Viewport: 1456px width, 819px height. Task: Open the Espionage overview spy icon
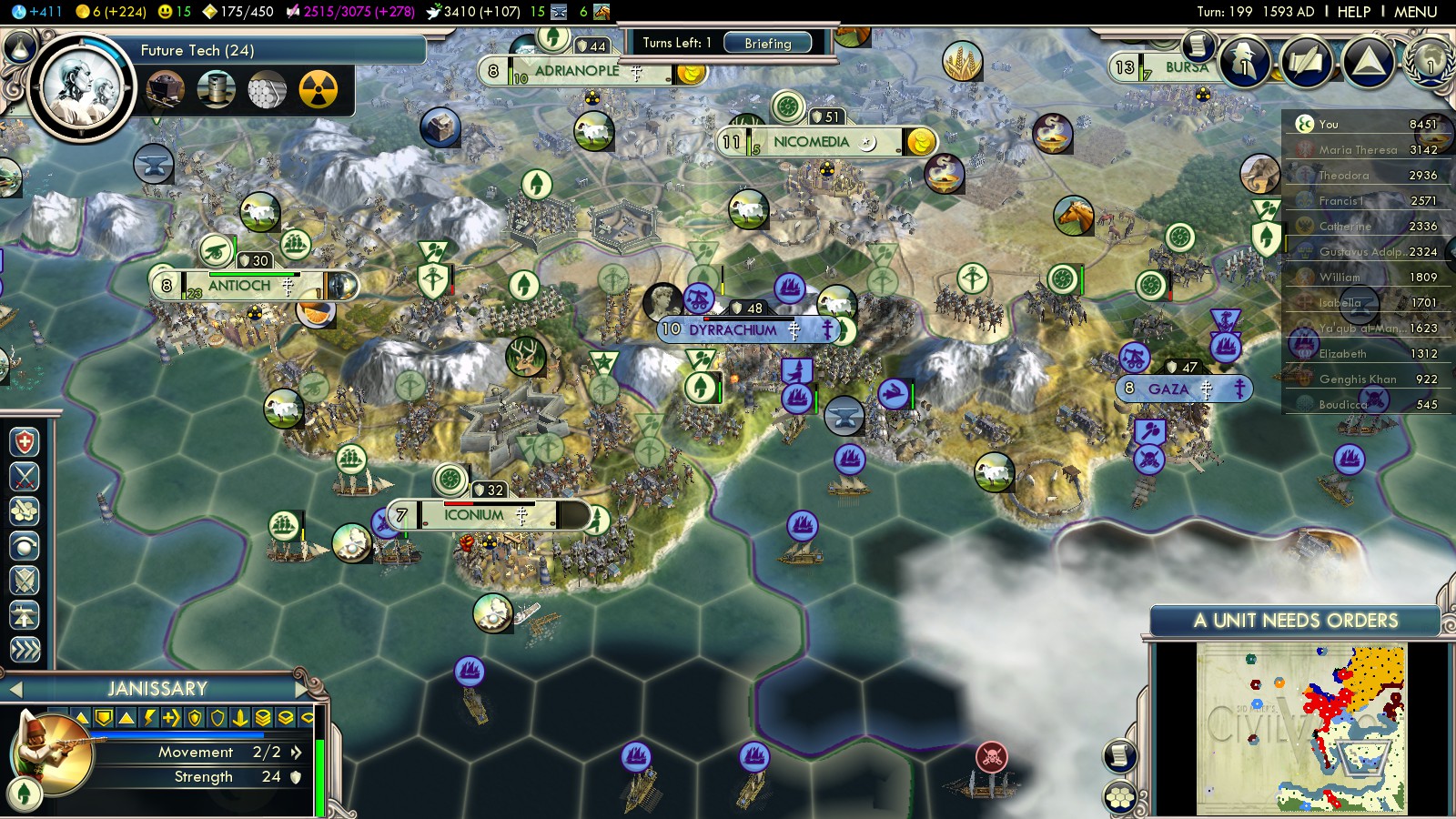click(1244, 62)
